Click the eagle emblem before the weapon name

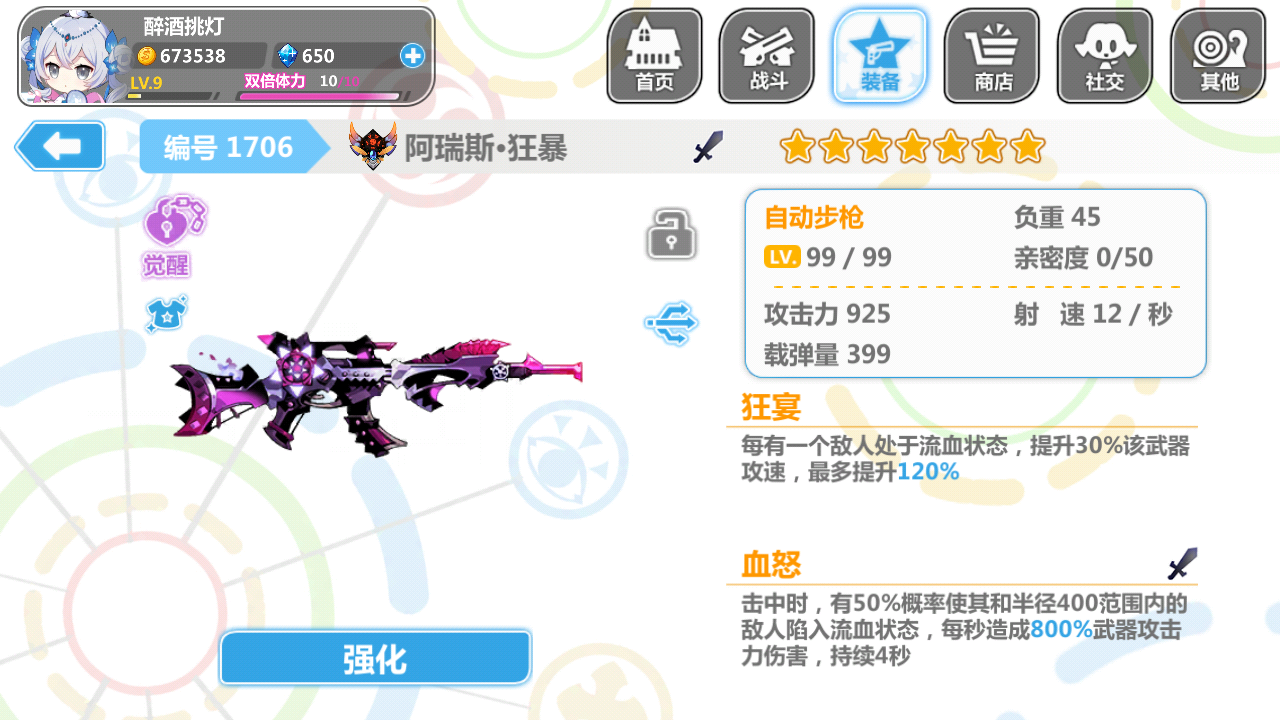pyautogui.click(x=371, y=146)
